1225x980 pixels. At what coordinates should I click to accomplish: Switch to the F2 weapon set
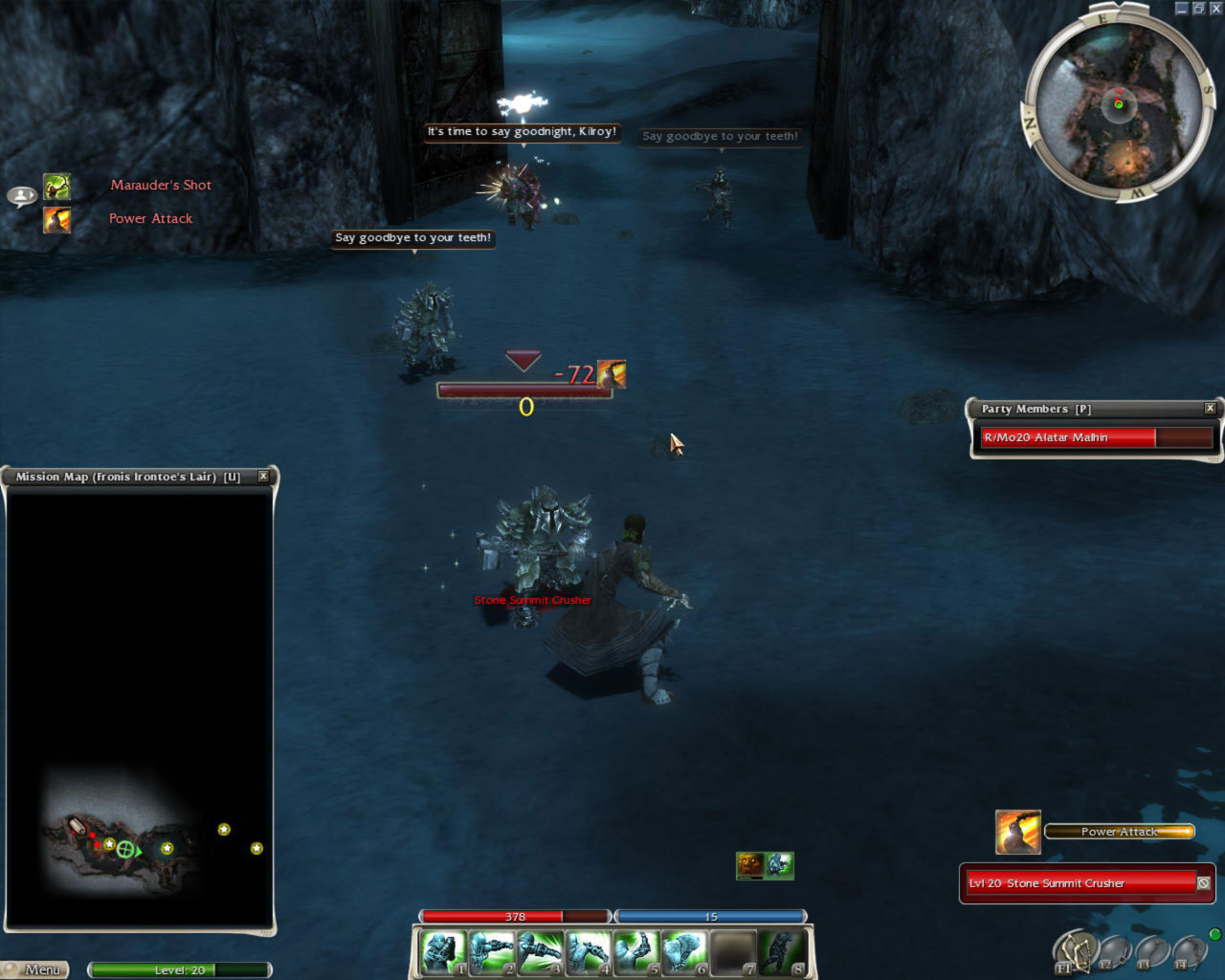click(1113, 952)
